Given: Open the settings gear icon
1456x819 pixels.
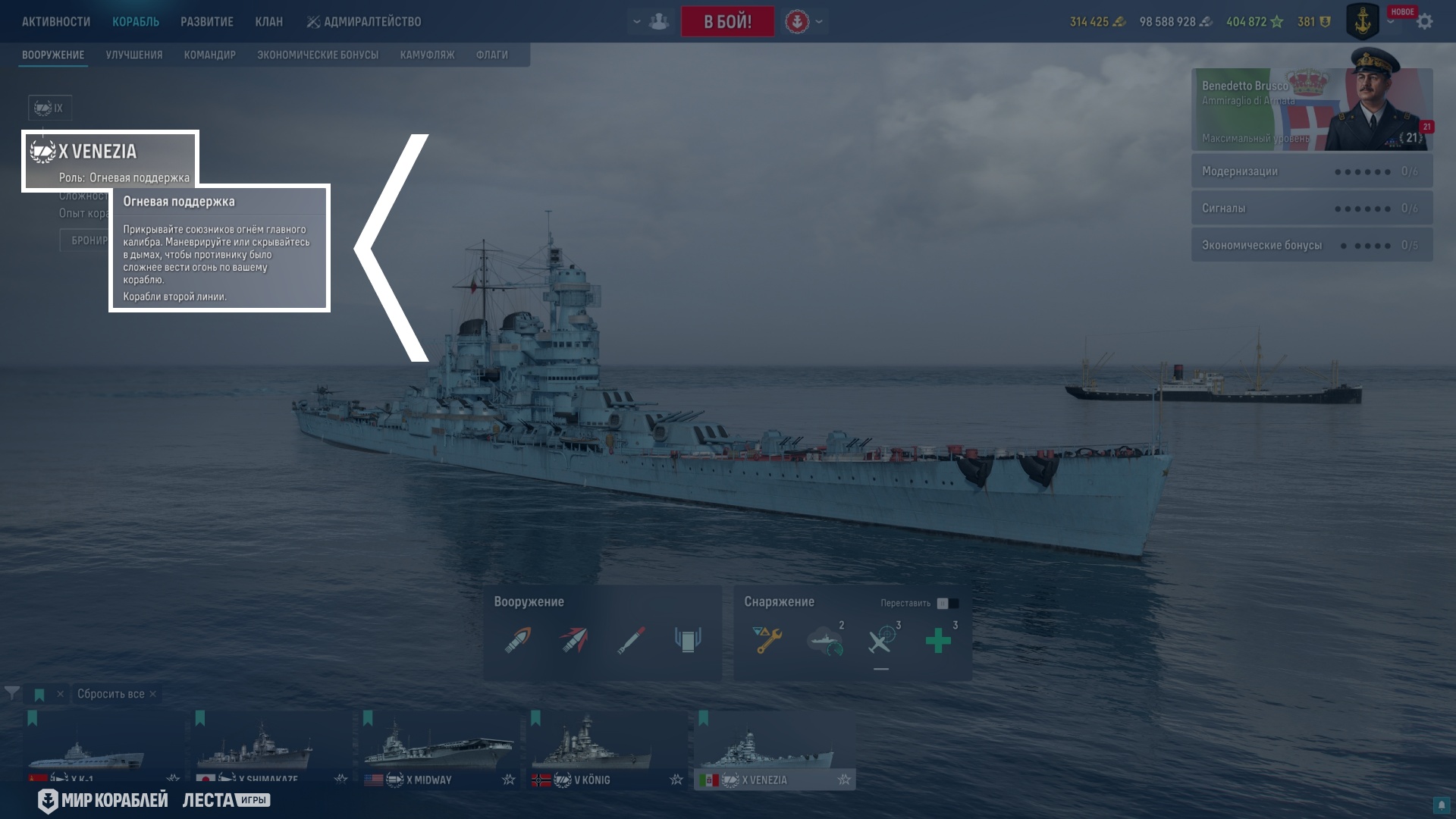Looking at the screenshot, I should click(1425, 21).
